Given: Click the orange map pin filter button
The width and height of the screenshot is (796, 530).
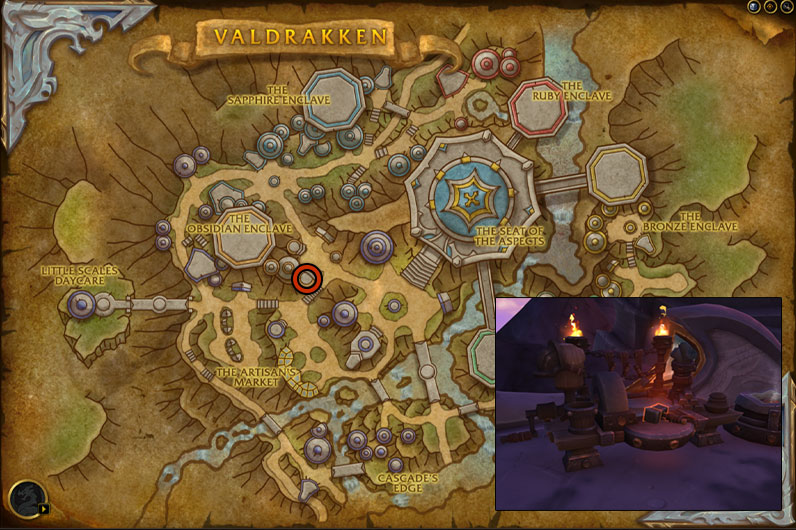Looking at the screenshot, I should [x=770, y=6].
